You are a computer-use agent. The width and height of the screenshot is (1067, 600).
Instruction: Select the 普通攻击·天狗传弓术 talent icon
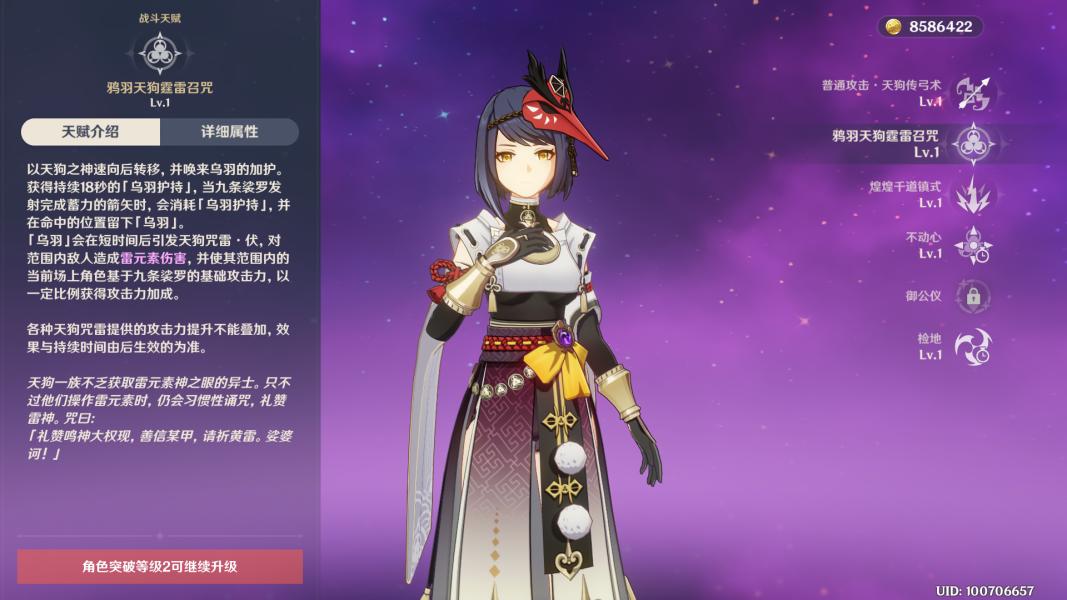coord(972,93)
